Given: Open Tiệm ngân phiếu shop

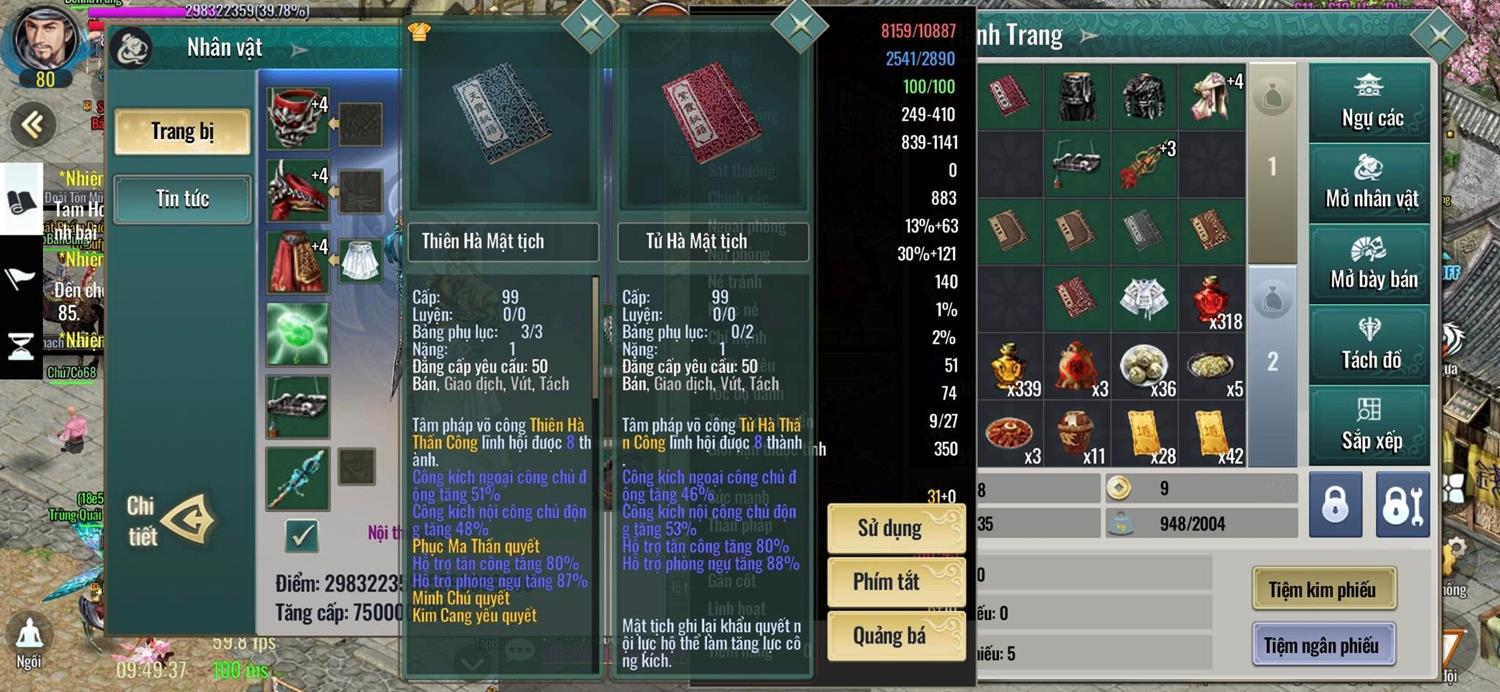Looking at the screenshot, I should (x=1322, y=646).
